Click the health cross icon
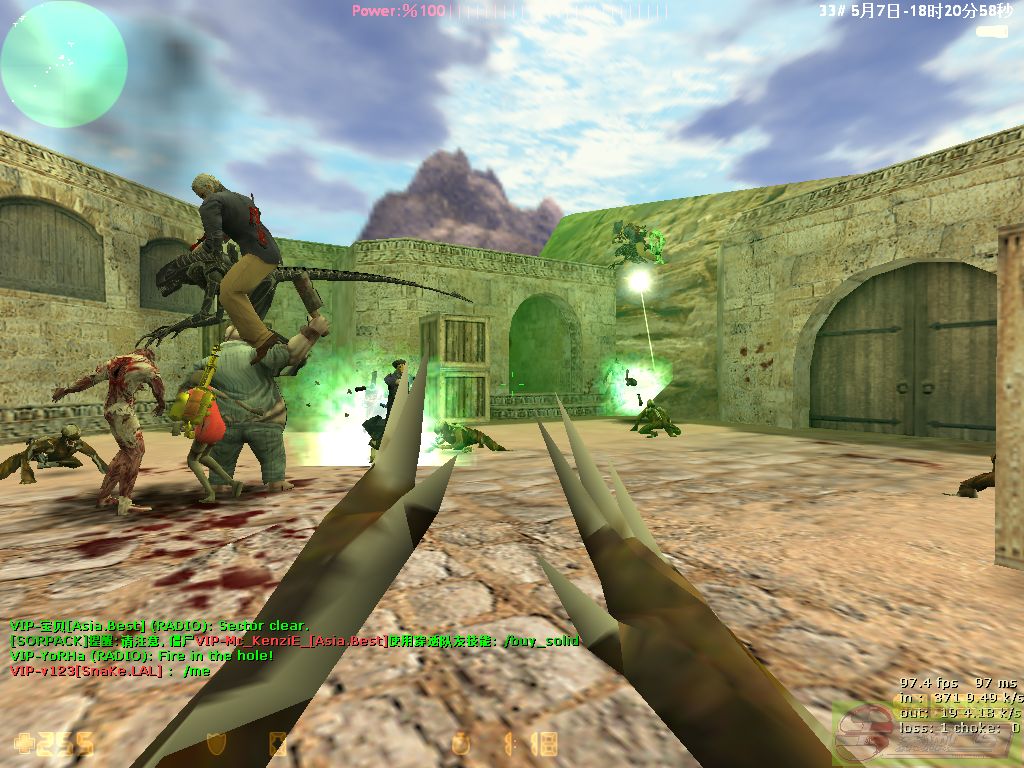This screenshot has height=768, width=1024. click(24, 744)
